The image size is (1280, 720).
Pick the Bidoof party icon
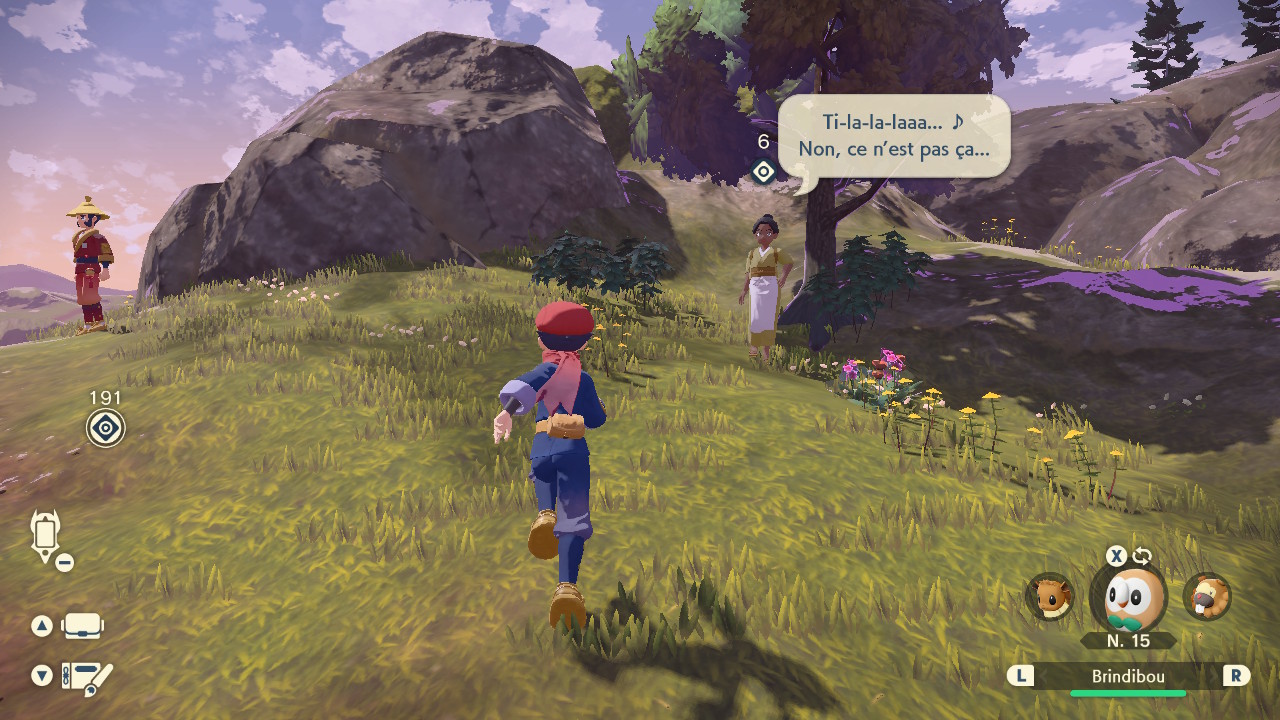pyautogui.click(x=1207, y=597)
